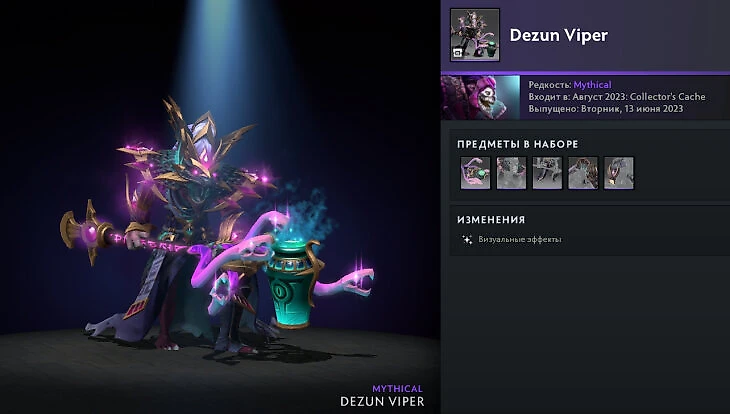Click the Dezun Viper set icon in header
This screenshot has width=730, height=414.
coord(475,35)
